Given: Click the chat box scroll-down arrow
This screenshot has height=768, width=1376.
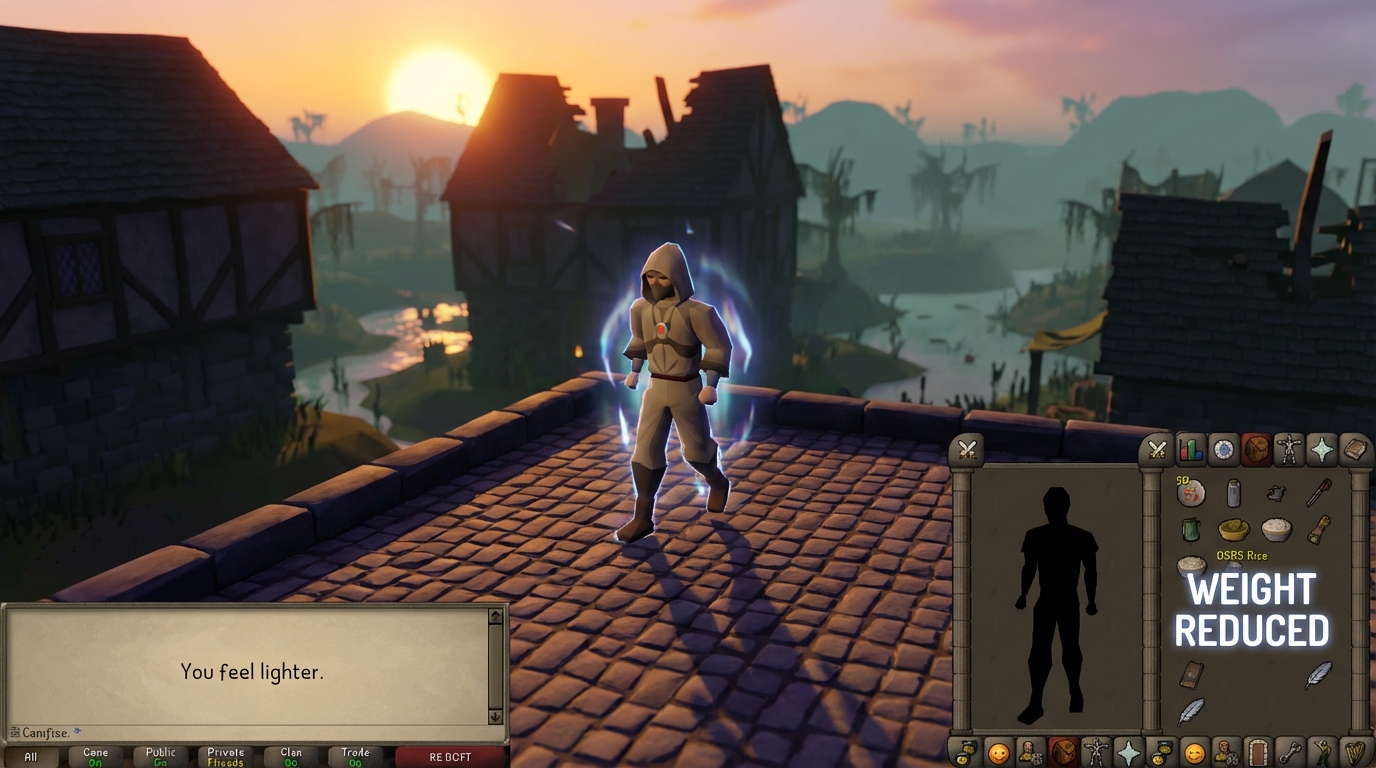Looking at the screenshot, I should coord(495,716).
